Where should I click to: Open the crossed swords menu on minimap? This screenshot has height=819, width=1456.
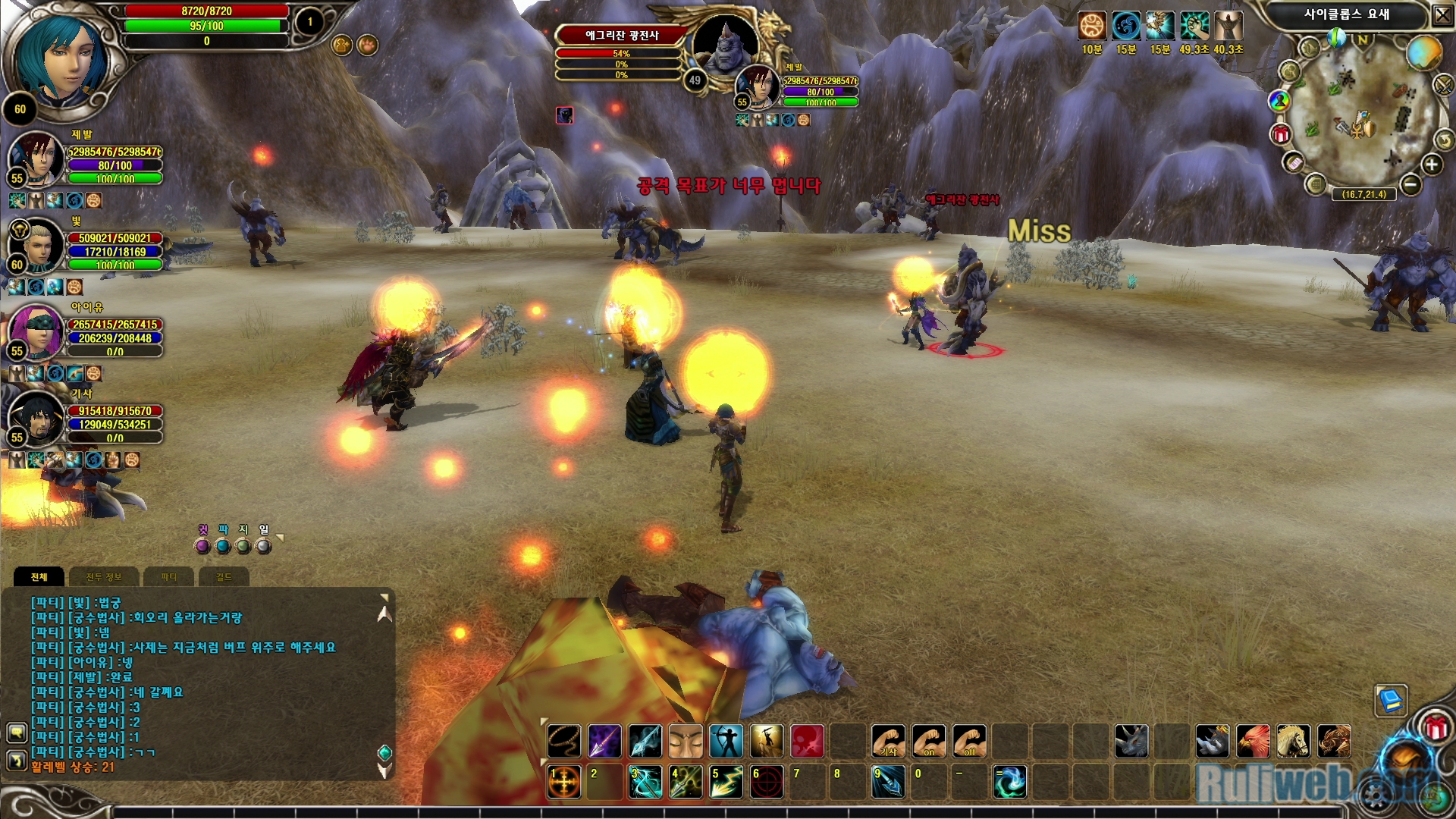point(1443,85)
